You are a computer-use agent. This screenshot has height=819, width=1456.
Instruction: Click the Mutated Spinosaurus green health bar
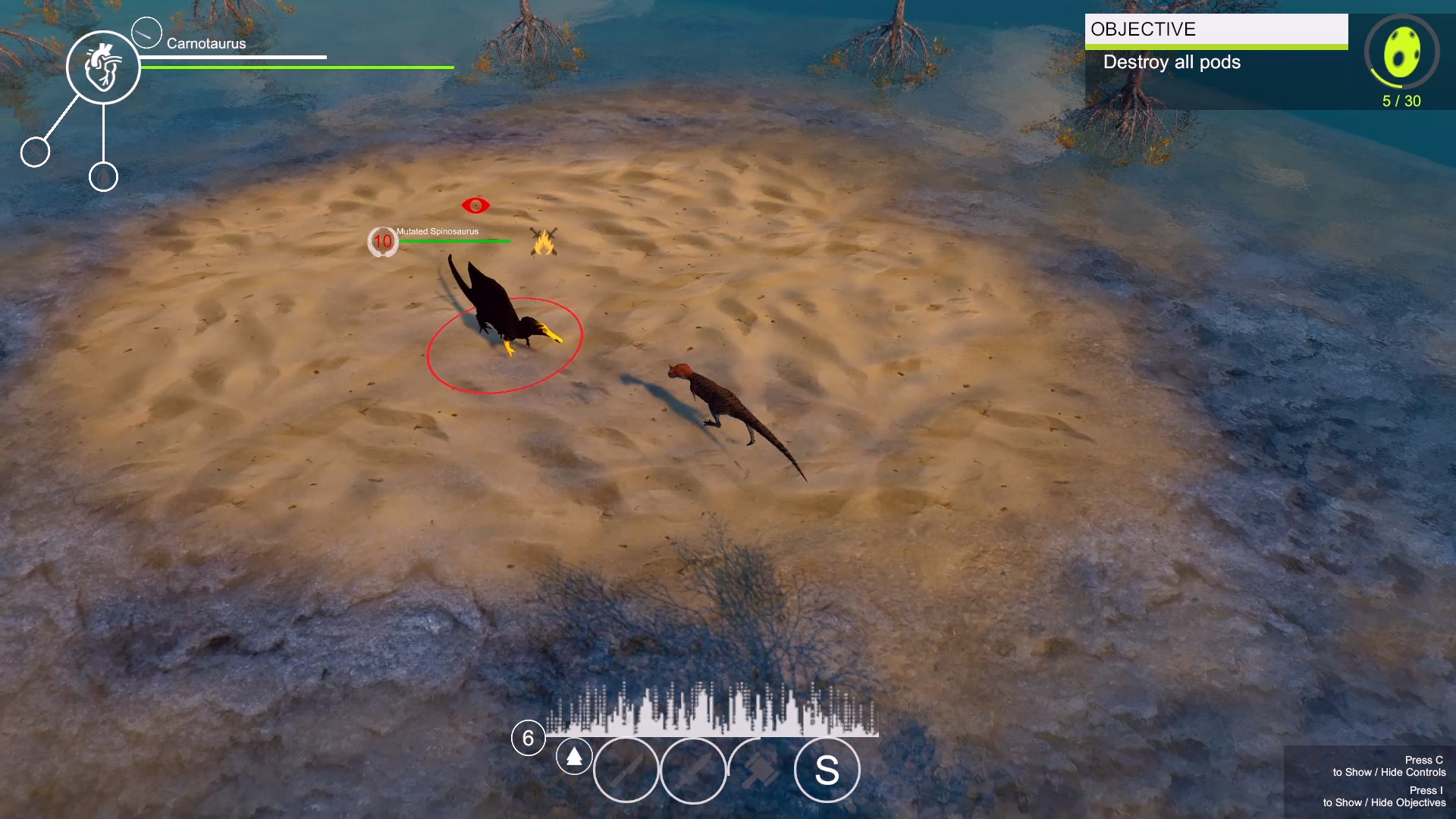(453, 241)
